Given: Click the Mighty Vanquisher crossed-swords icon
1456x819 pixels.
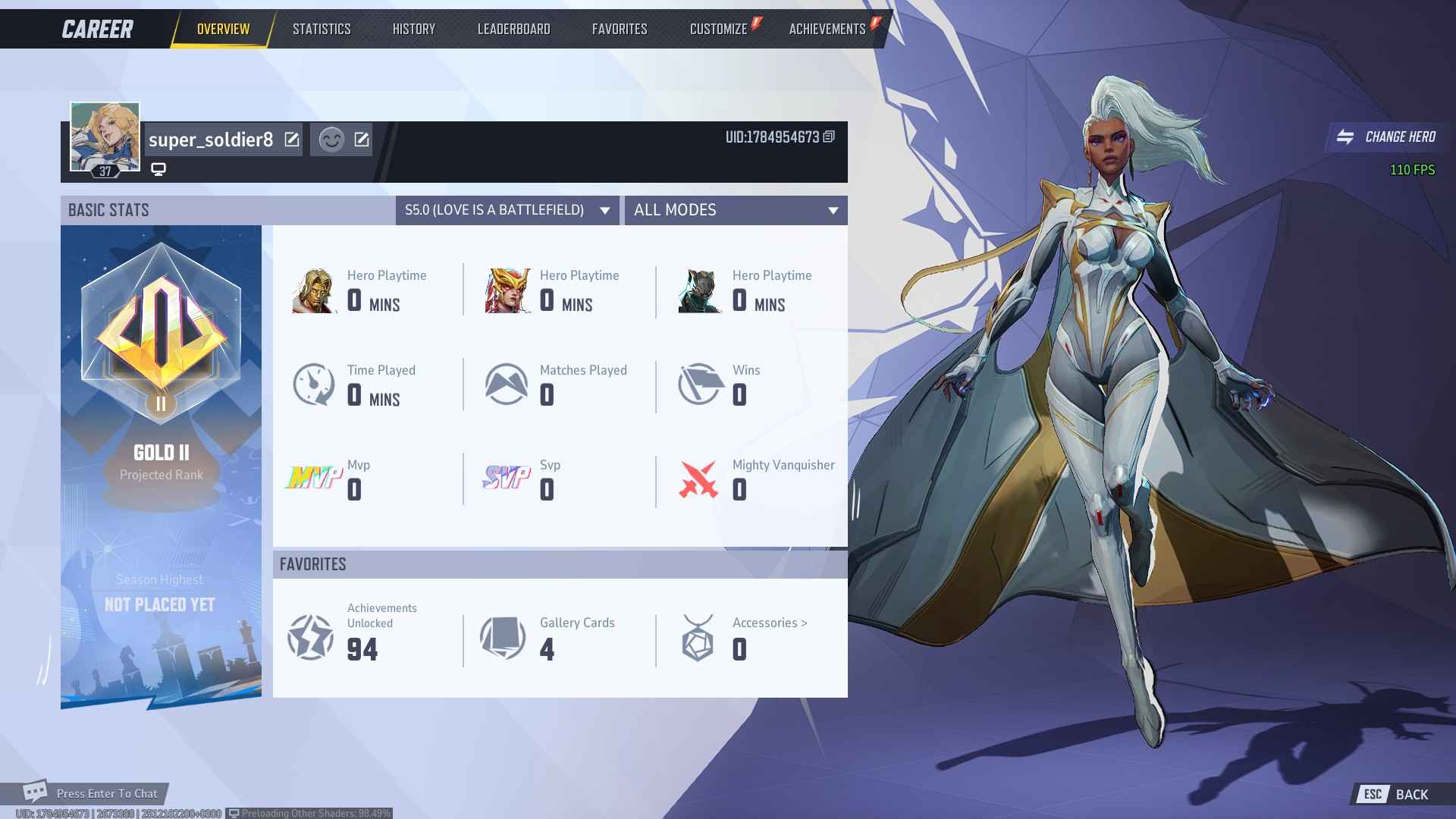Looking at the screenshot, I should coord(699,479).
